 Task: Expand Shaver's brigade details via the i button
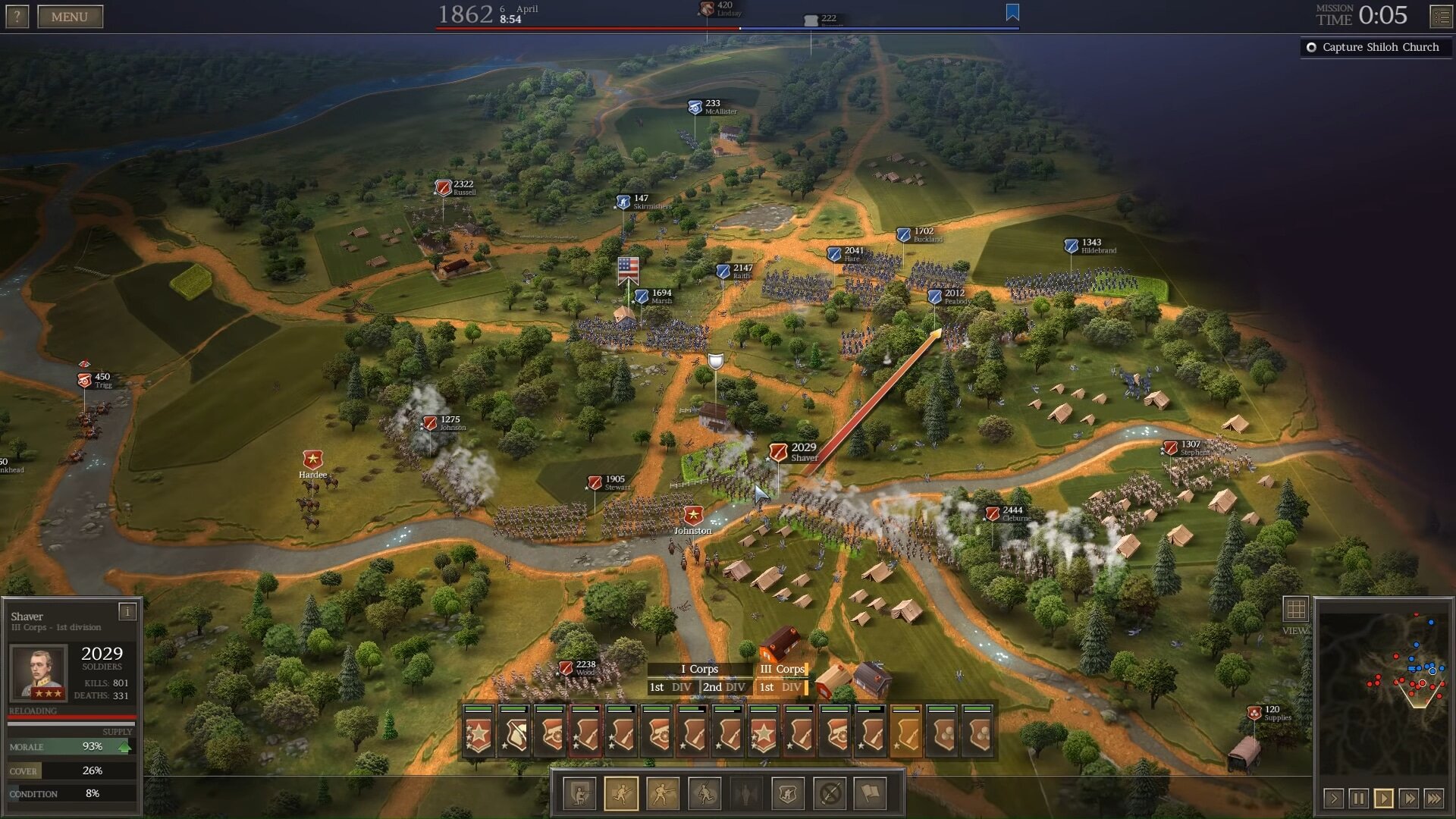pos(126,610)
